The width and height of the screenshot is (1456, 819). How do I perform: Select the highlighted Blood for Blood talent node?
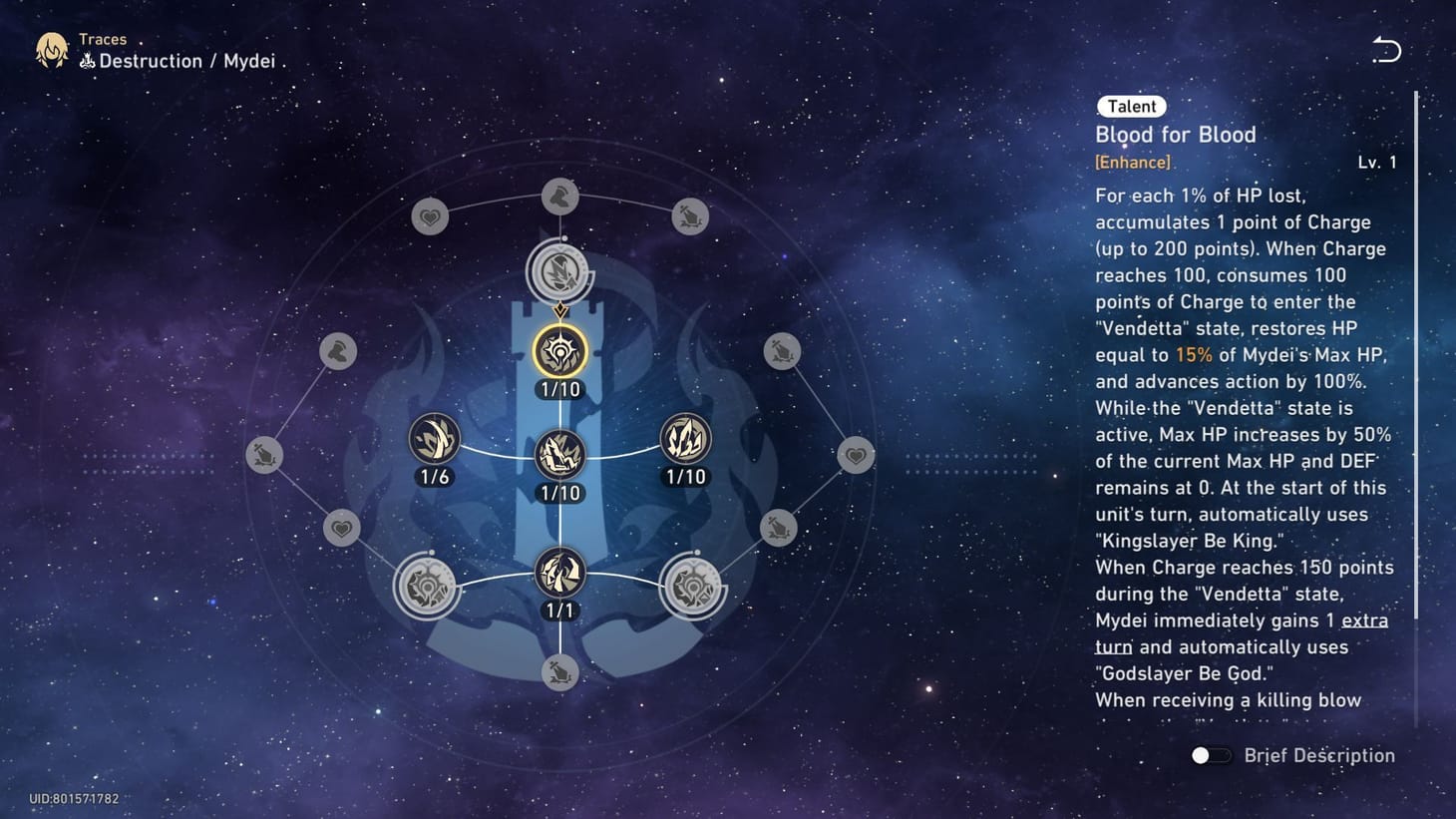(561, 351)
